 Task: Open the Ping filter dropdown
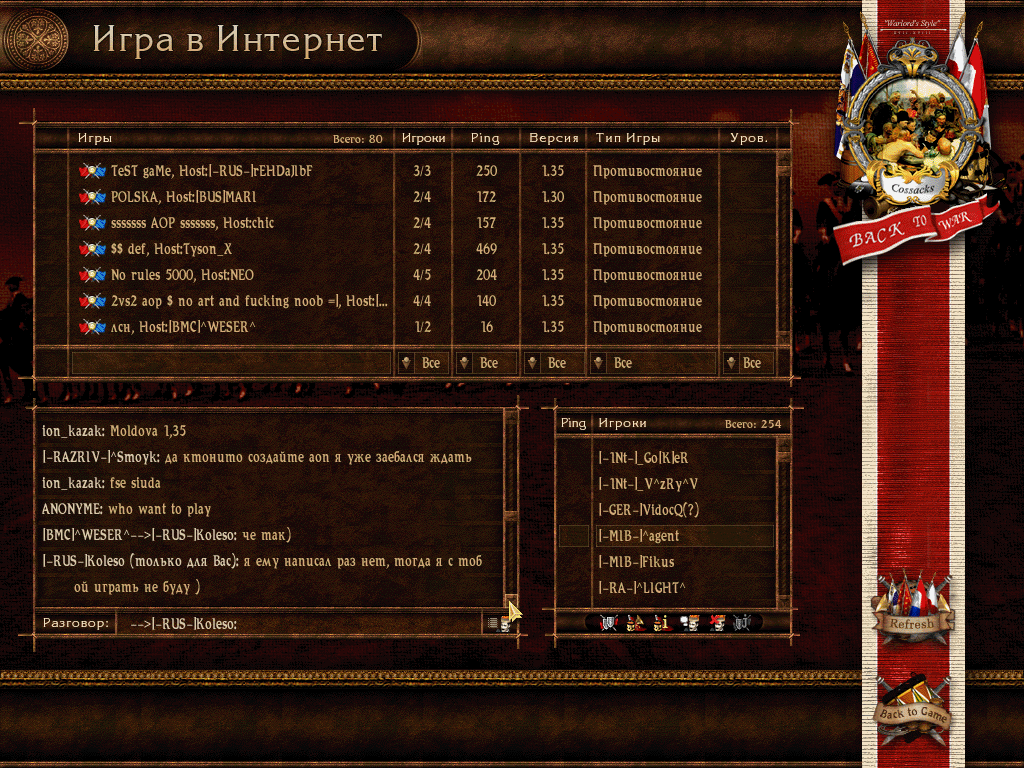(485, 363)
